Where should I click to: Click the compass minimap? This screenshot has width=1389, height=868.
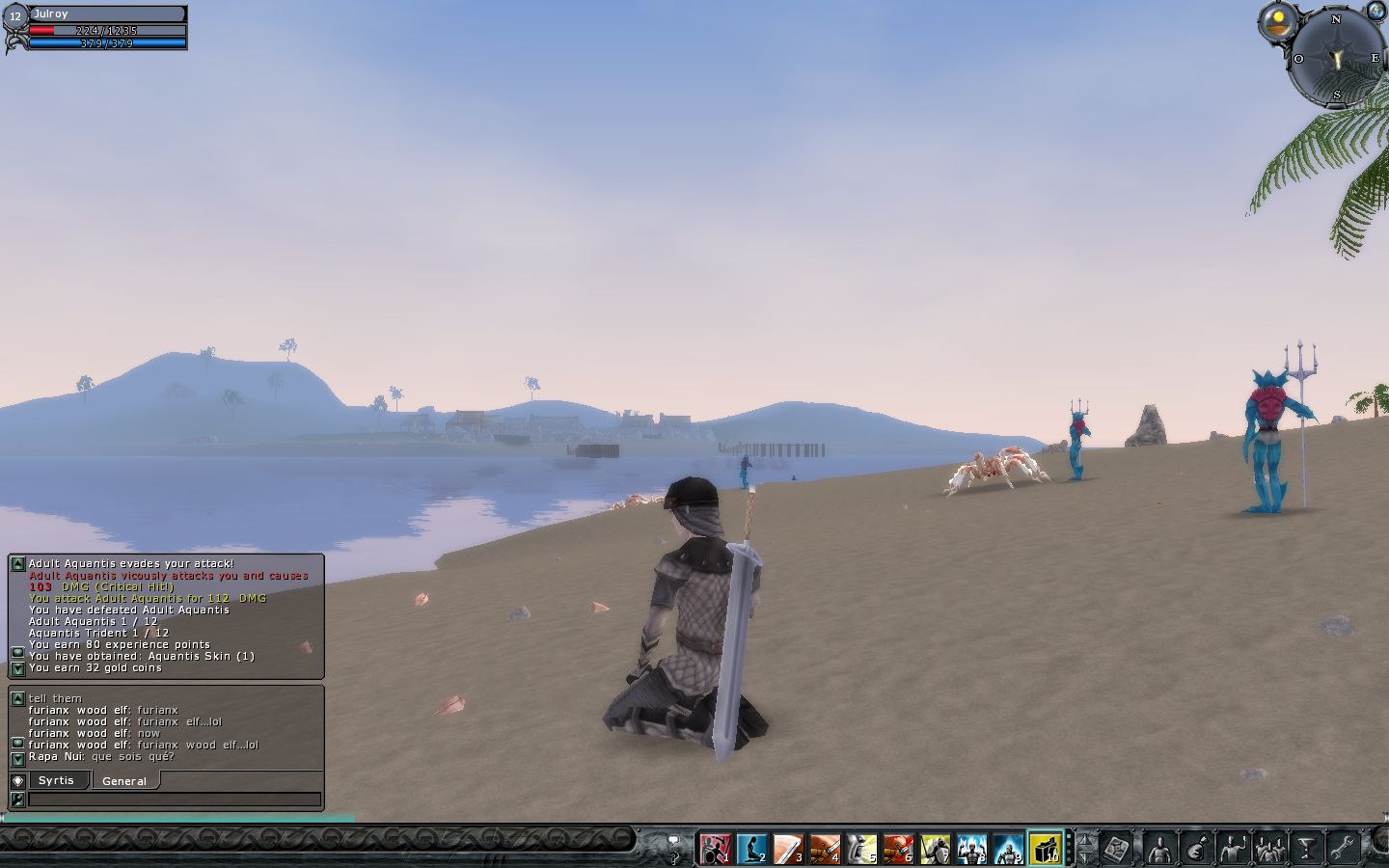1337,59
